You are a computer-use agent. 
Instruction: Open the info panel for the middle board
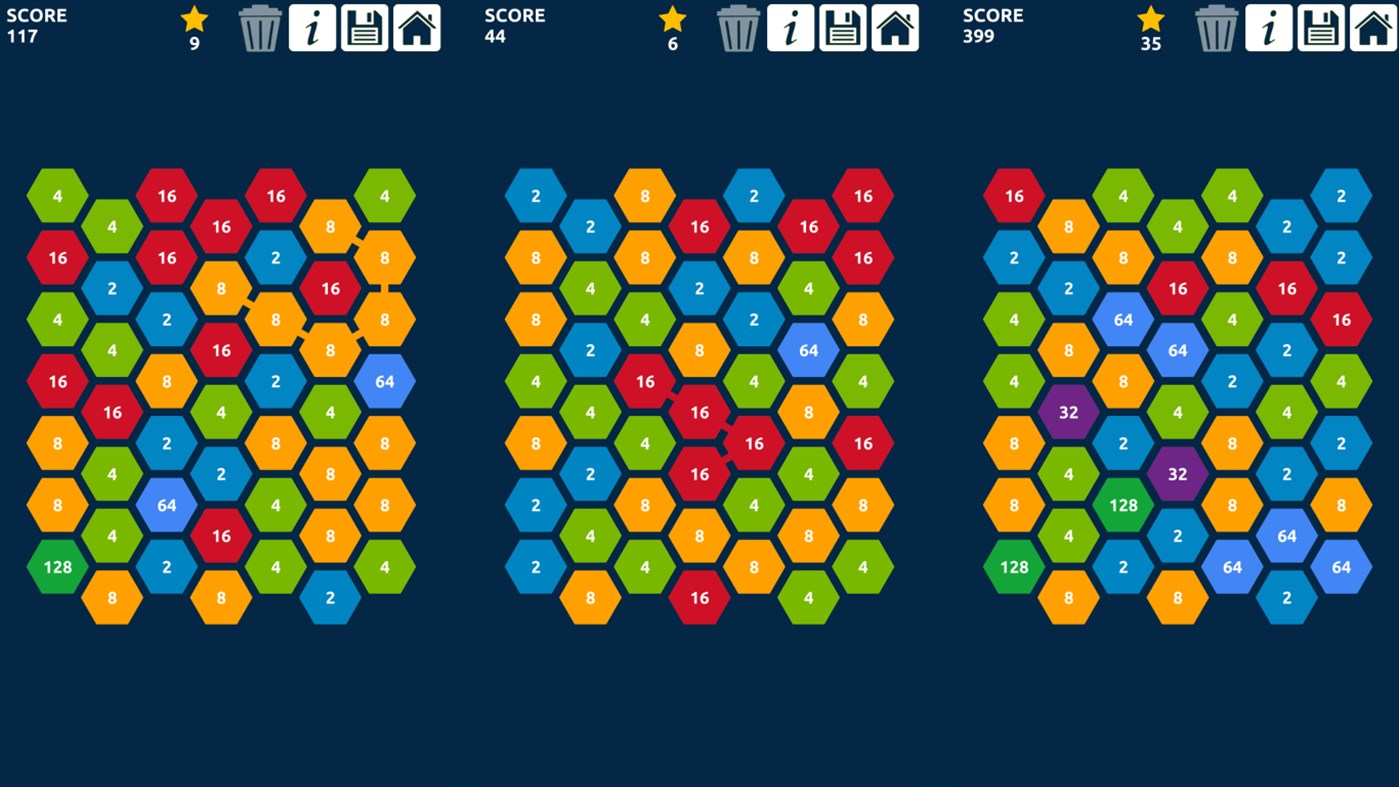[x=791, y=27]
